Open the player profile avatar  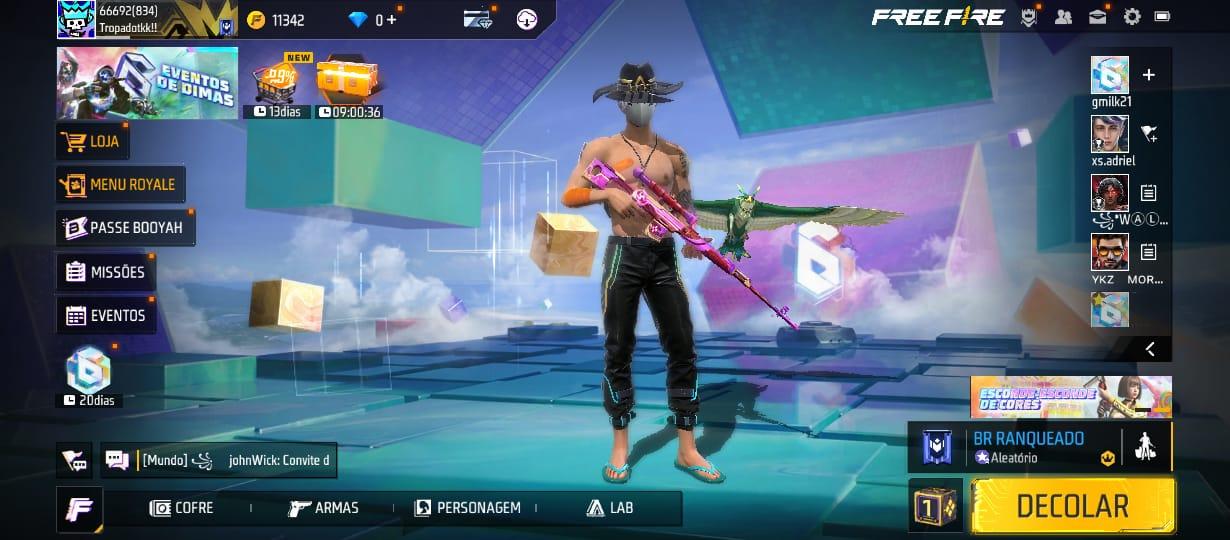(x=76, y=19)
